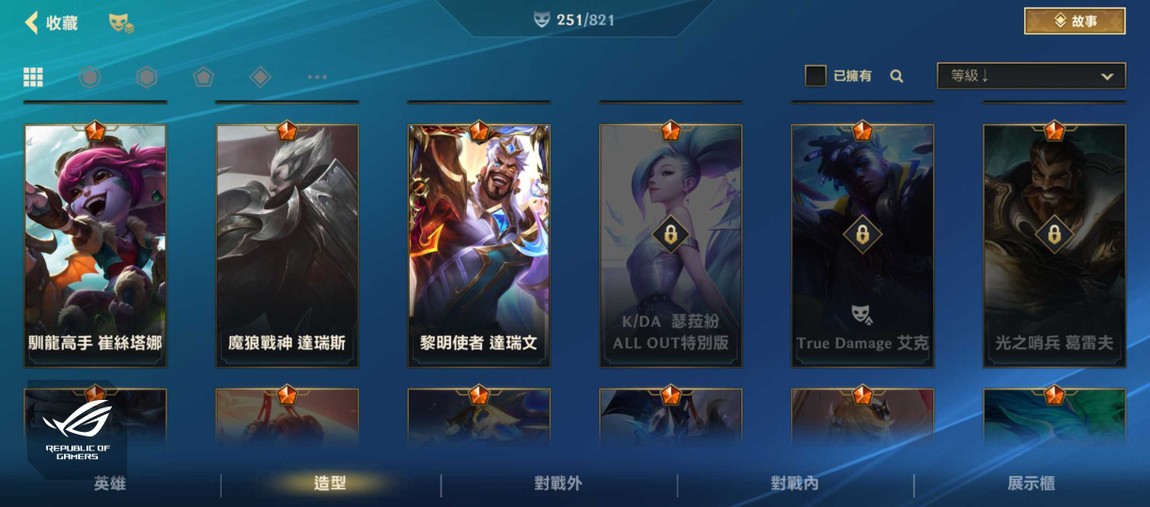Choose the pentagon rarity filter icon

pyautogui.click(x=203, y=77)
